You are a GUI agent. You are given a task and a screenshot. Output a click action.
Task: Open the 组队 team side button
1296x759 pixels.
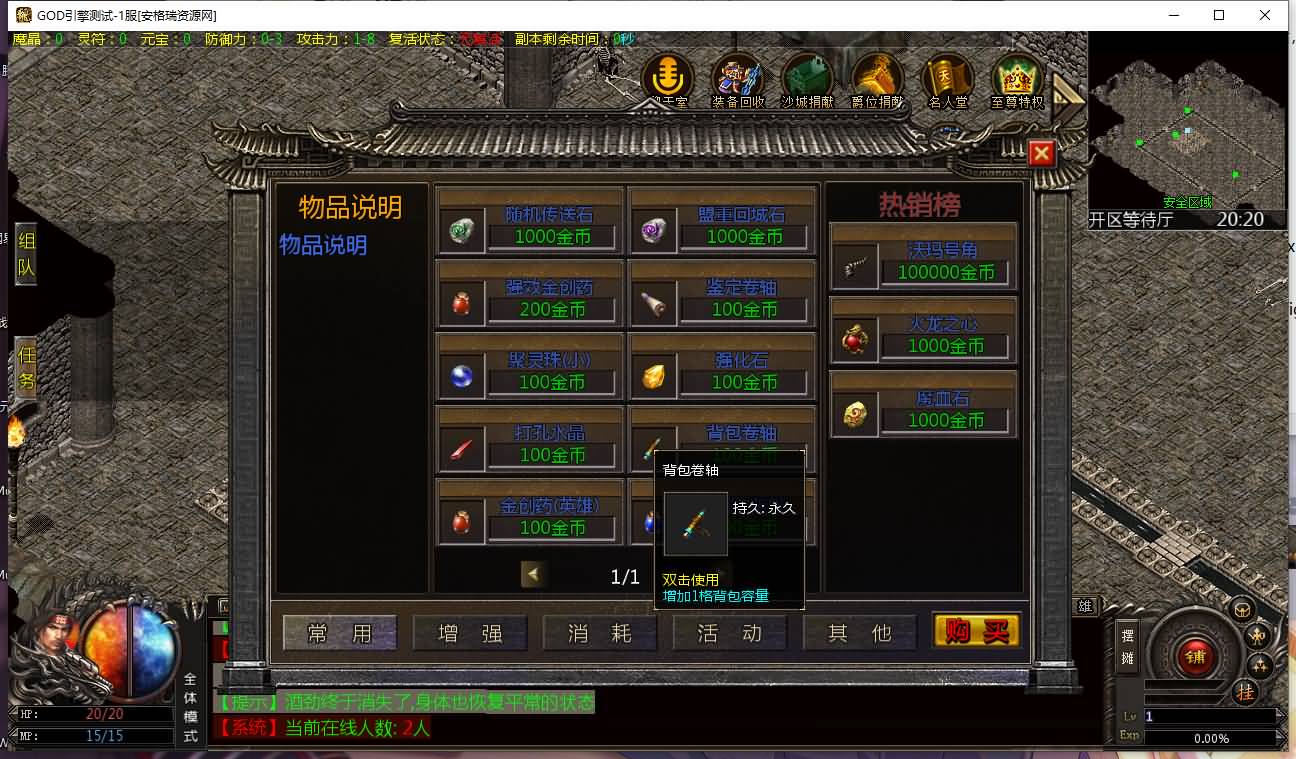pyautogui.click(x=26, y=254)
